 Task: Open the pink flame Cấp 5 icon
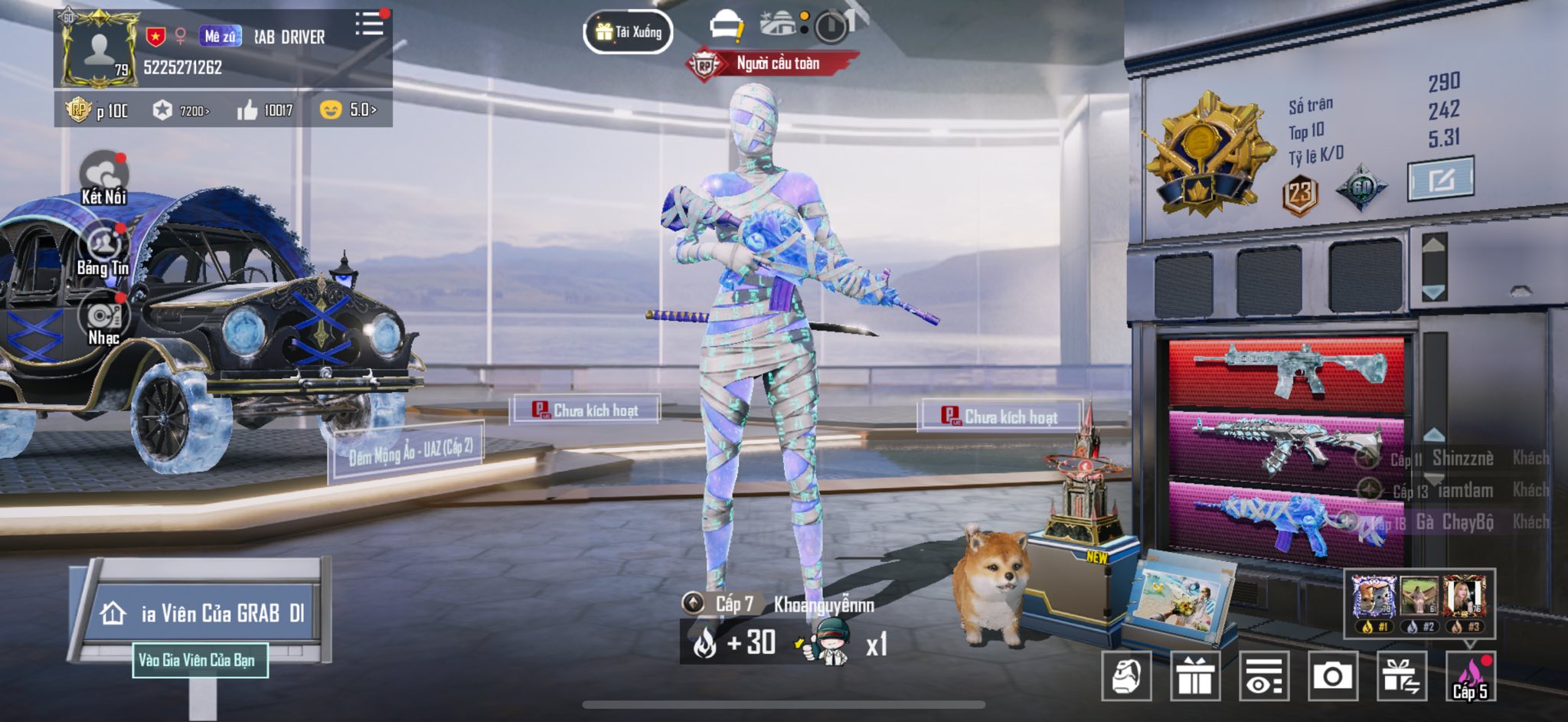click(x=1470, y=676)
